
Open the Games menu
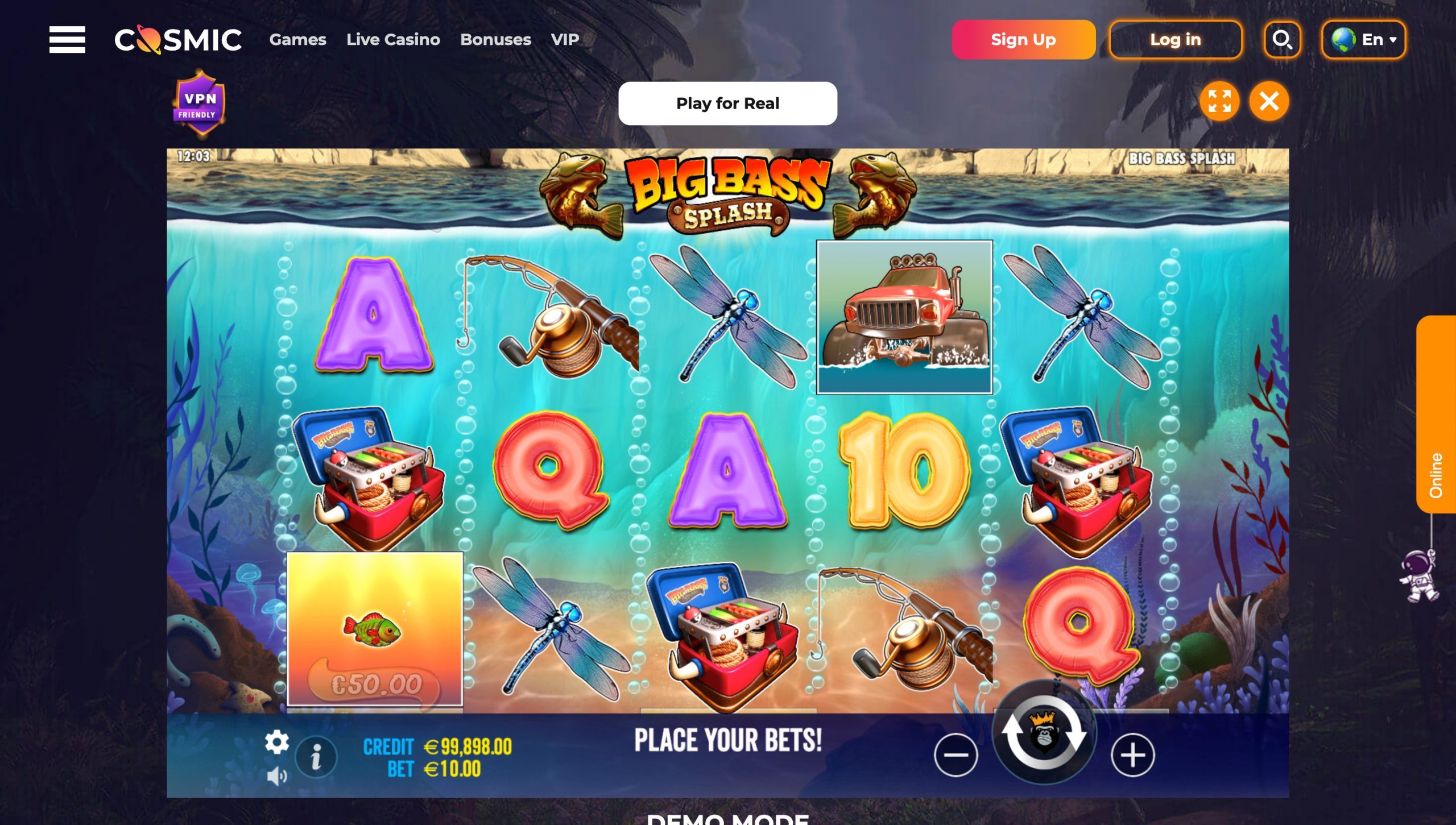point(298,39)
